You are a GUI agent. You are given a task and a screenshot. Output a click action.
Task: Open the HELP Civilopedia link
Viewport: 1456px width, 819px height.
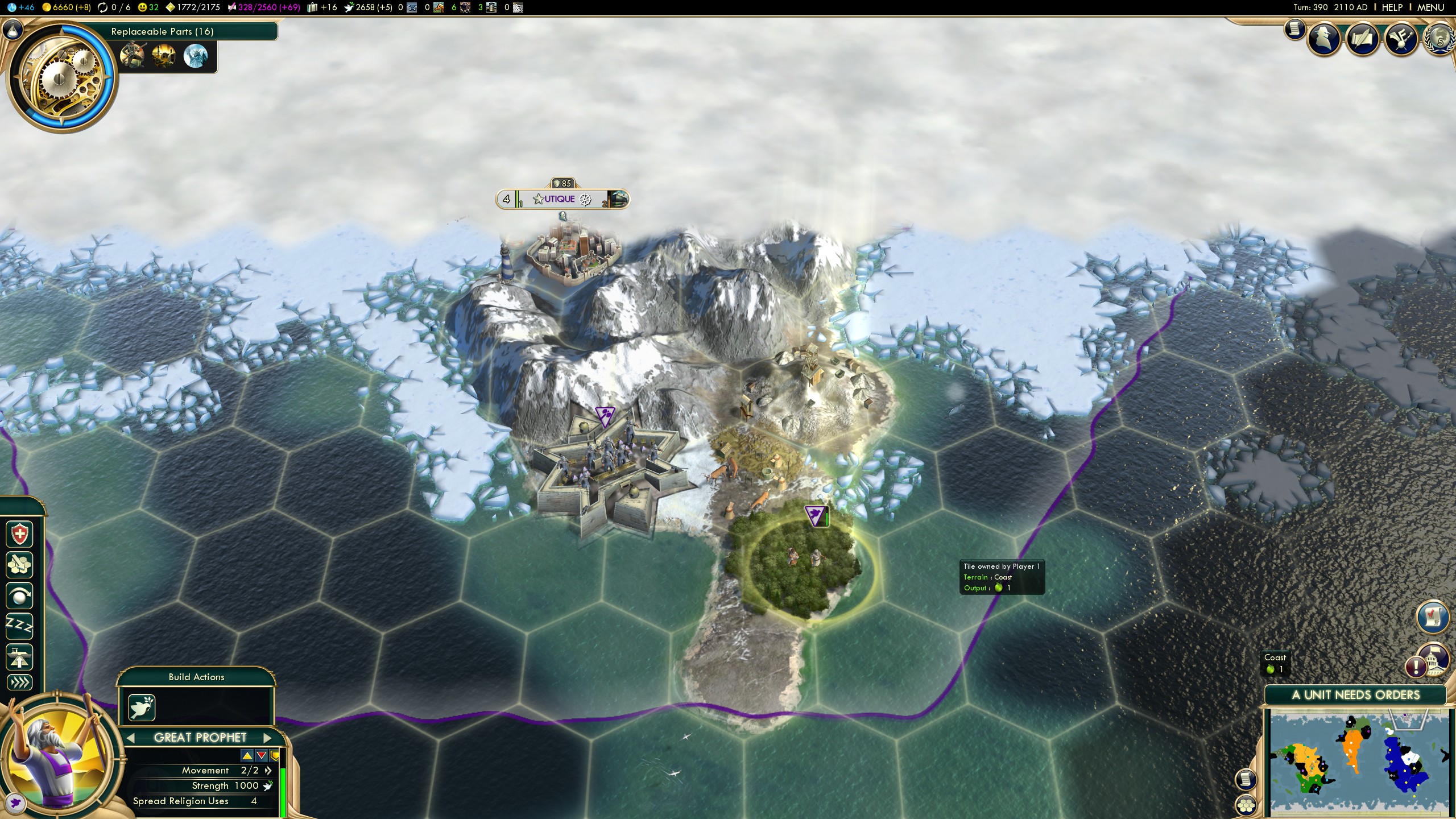[x=1392, y=7]
